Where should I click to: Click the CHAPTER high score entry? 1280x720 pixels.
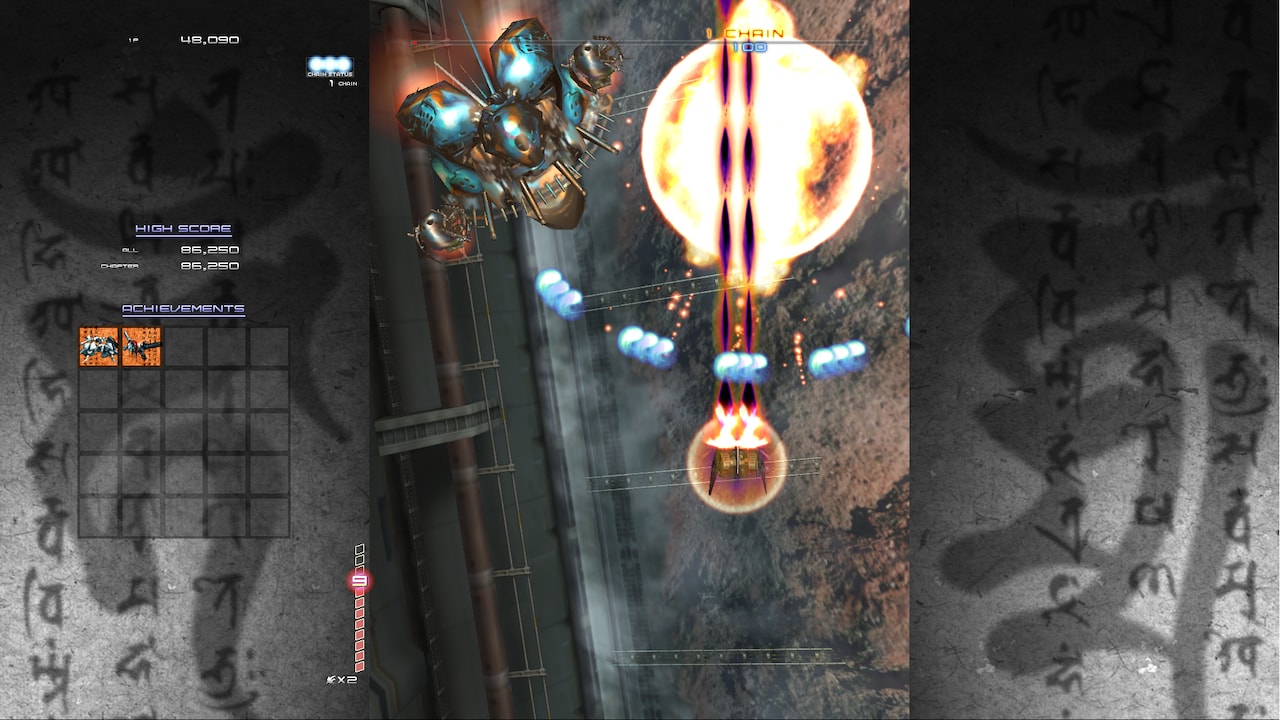coord(170,266)
